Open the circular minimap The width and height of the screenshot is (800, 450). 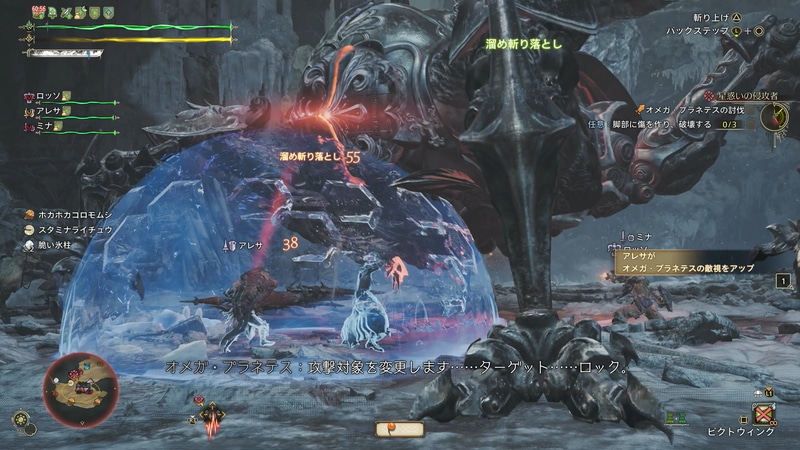click(82, 390)
